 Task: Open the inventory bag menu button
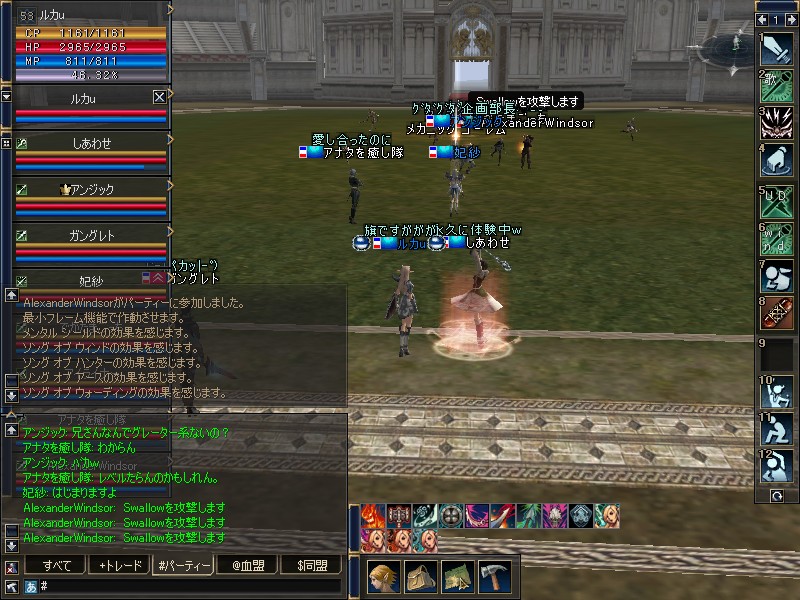(422, 577)
